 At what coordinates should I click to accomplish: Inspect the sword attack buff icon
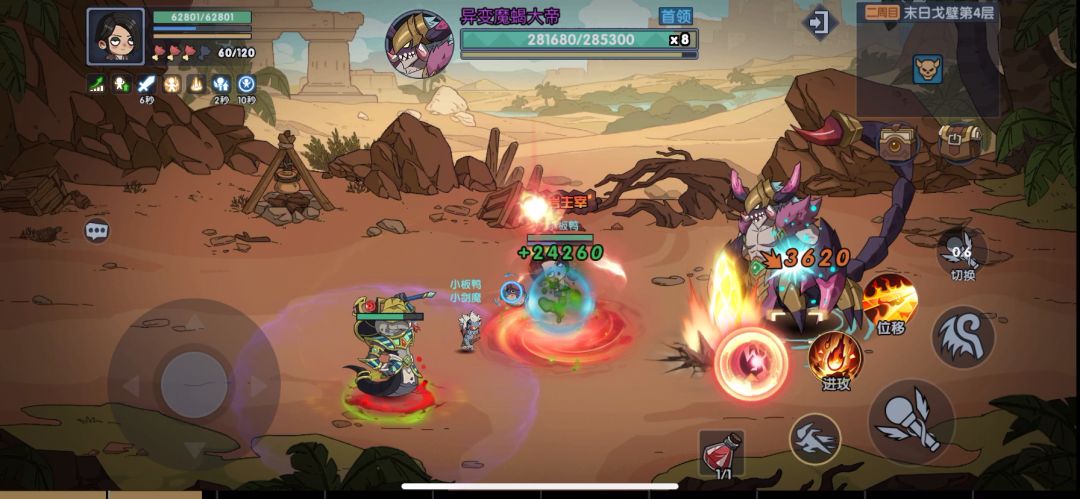147,84
